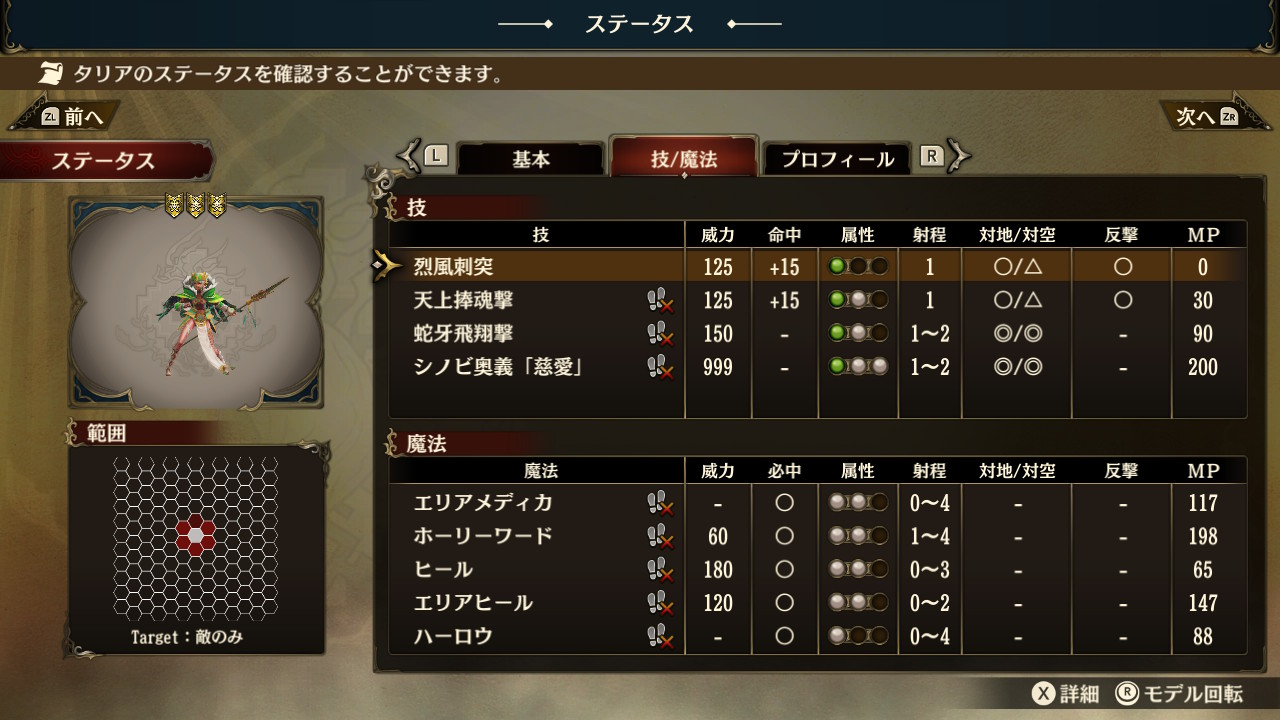
Task: Click the 範囲 hex range grid
Action: click(x=196, y=538)
